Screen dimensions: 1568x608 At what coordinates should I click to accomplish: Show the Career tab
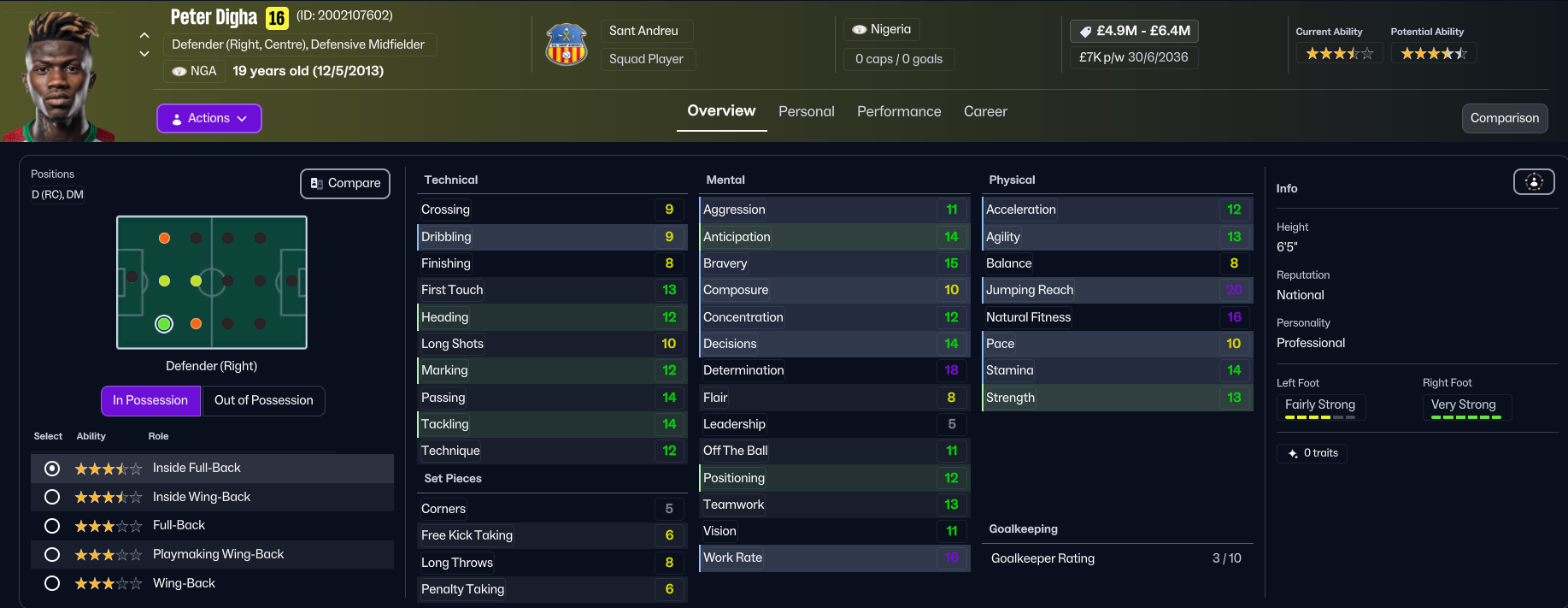(985, 111)
